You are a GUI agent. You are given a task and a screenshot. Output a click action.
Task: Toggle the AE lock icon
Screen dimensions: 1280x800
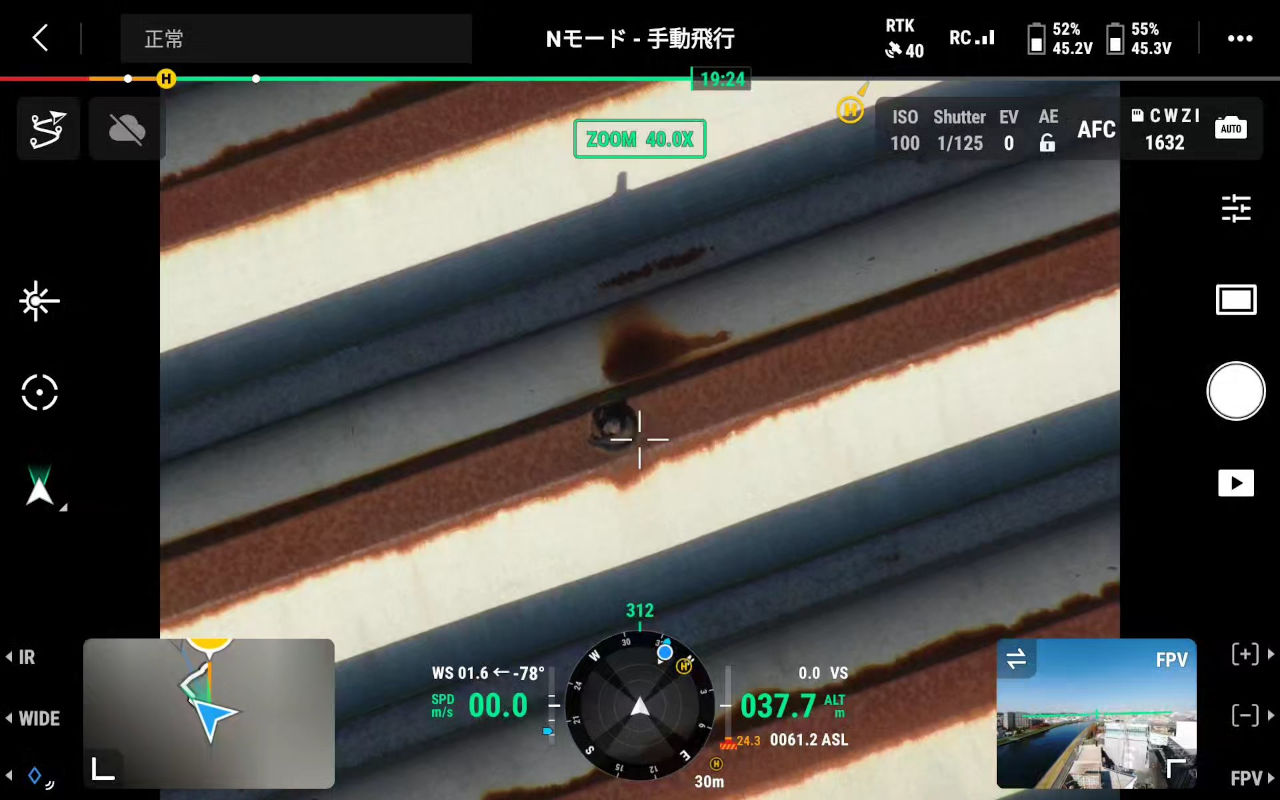tap(1047, 143)
